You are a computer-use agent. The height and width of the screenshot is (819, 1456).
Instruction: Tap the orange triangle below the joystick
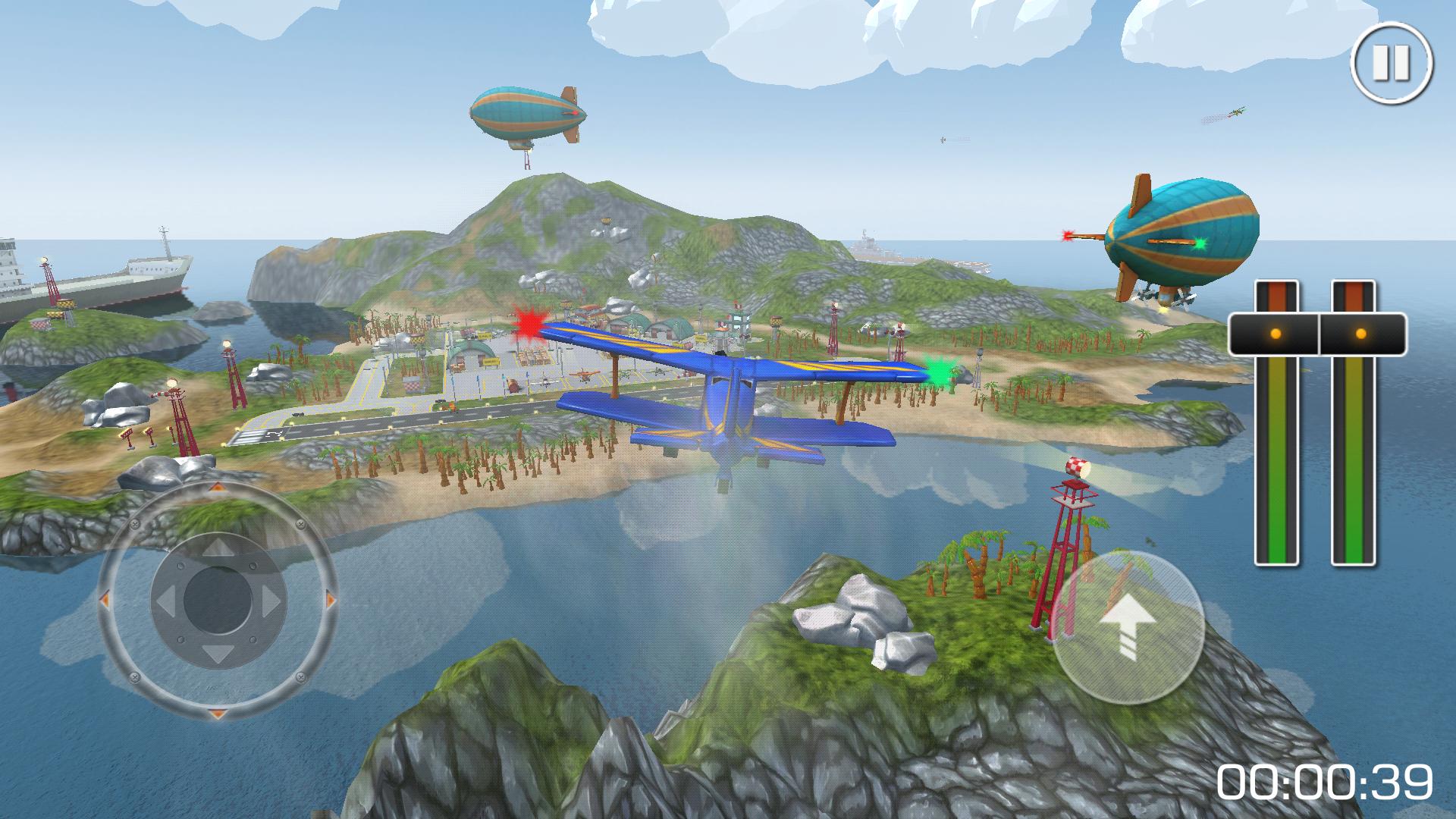[217, 713]
